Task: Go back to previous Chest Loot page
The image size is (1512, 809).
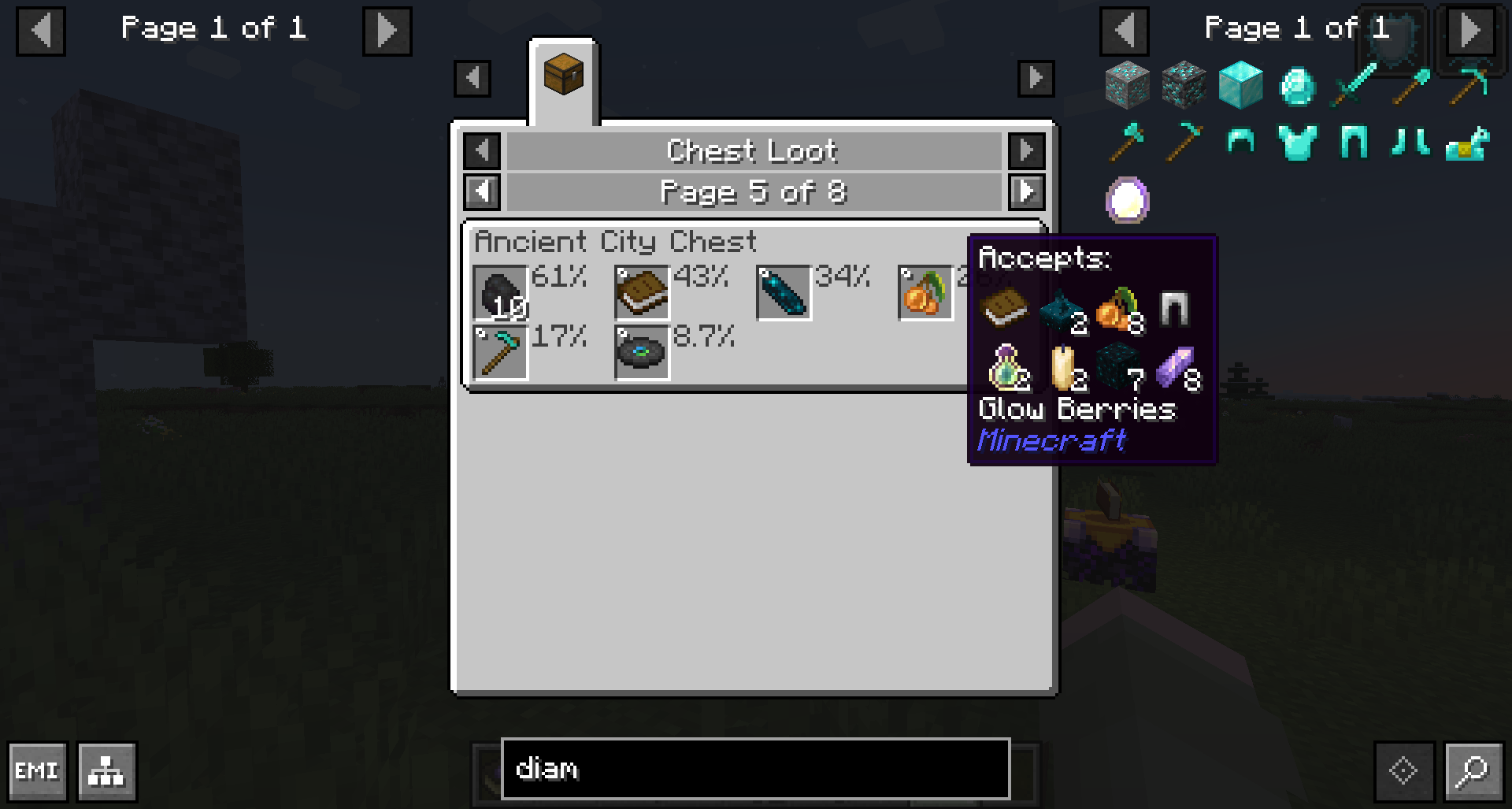Action: pos(482,191)
